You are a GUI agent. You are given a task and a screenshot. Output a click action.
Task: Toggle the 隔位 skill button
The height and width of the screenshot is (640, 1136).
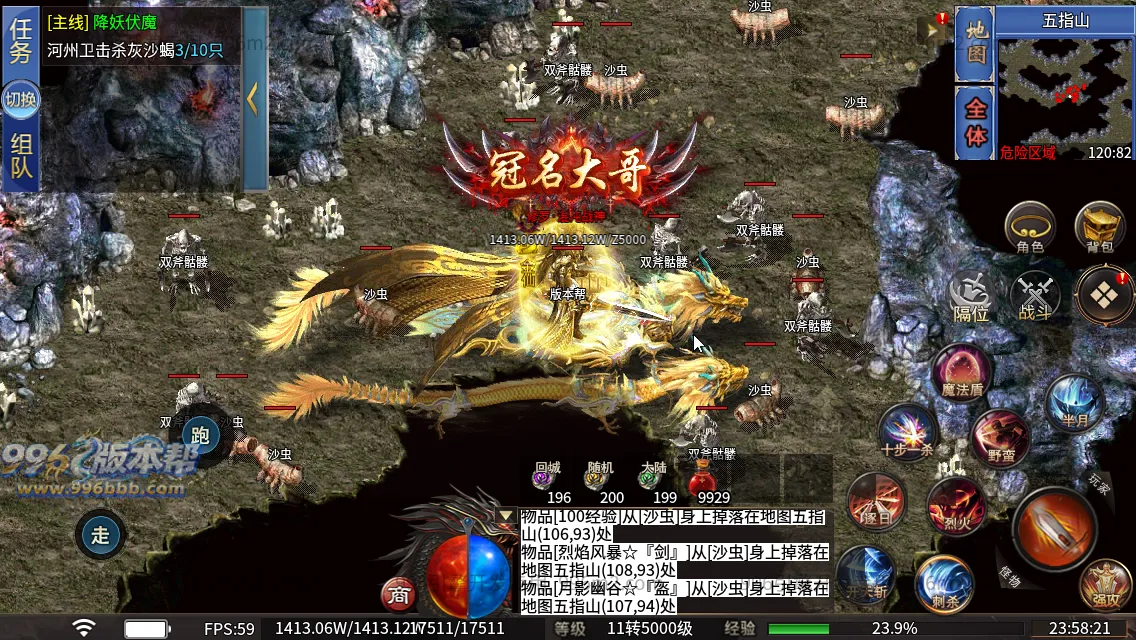970,297
